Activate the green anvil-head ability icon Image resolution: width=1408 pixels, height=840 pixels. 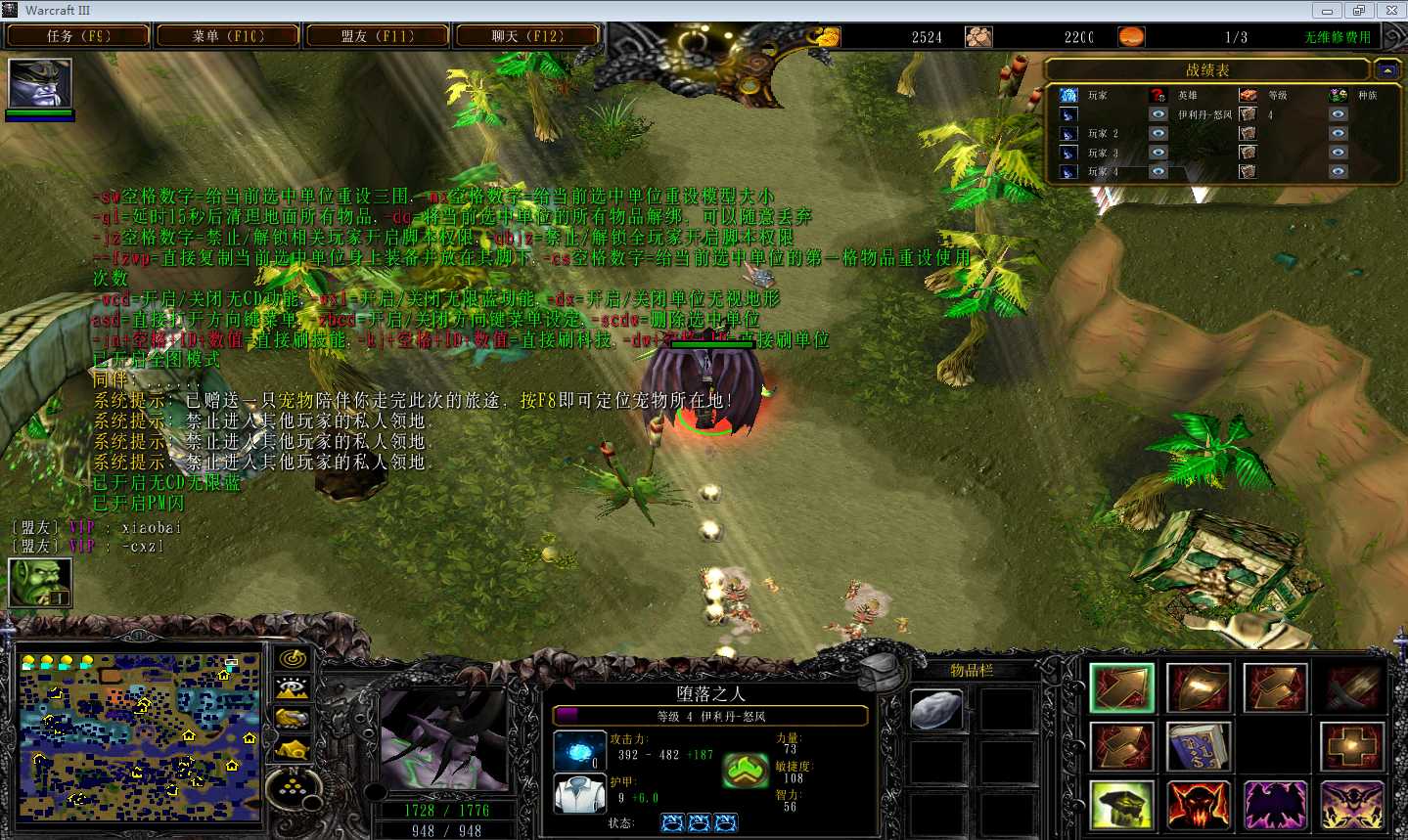point(1121,805)
